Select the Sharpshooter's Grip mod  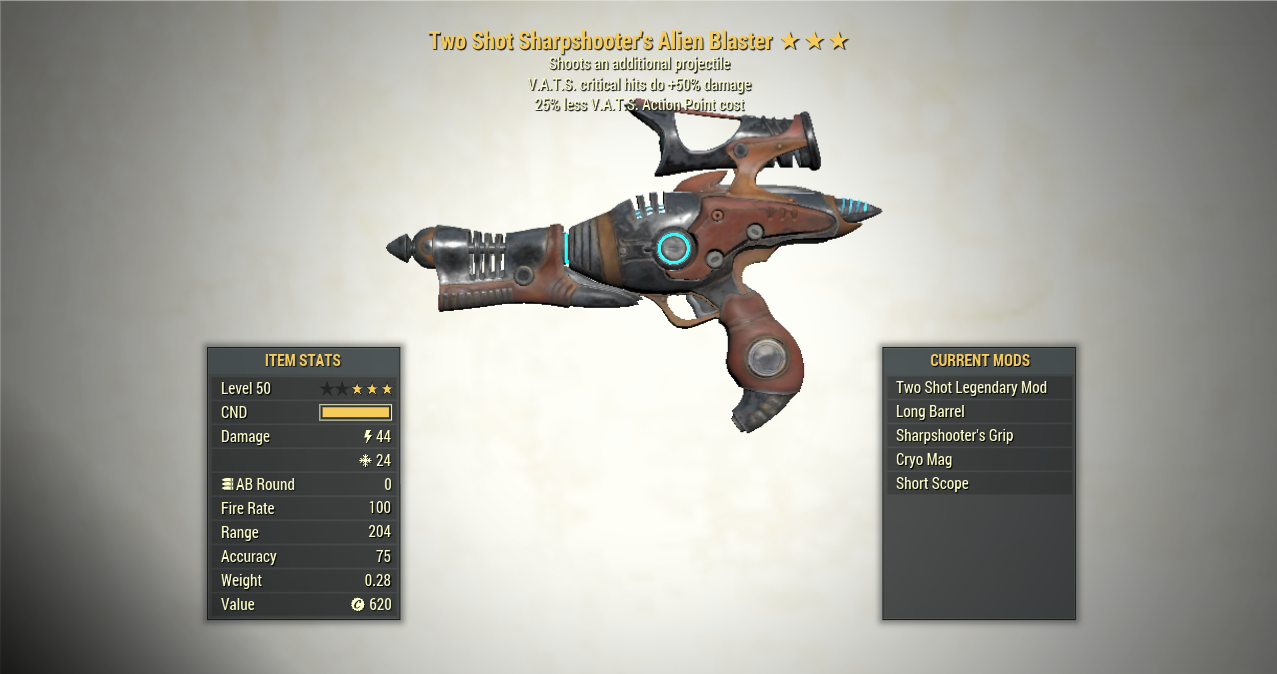tap(978, 435)
